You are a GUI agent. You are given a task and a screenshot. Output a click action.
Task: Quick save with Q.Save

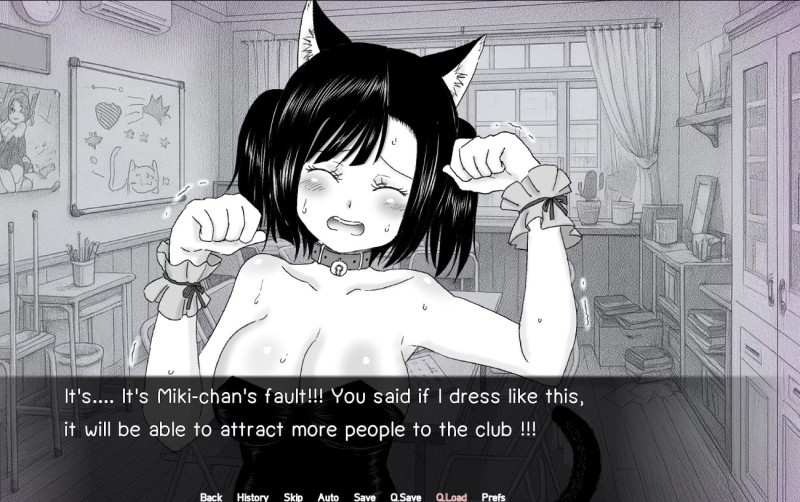click(x=405, y=496)
